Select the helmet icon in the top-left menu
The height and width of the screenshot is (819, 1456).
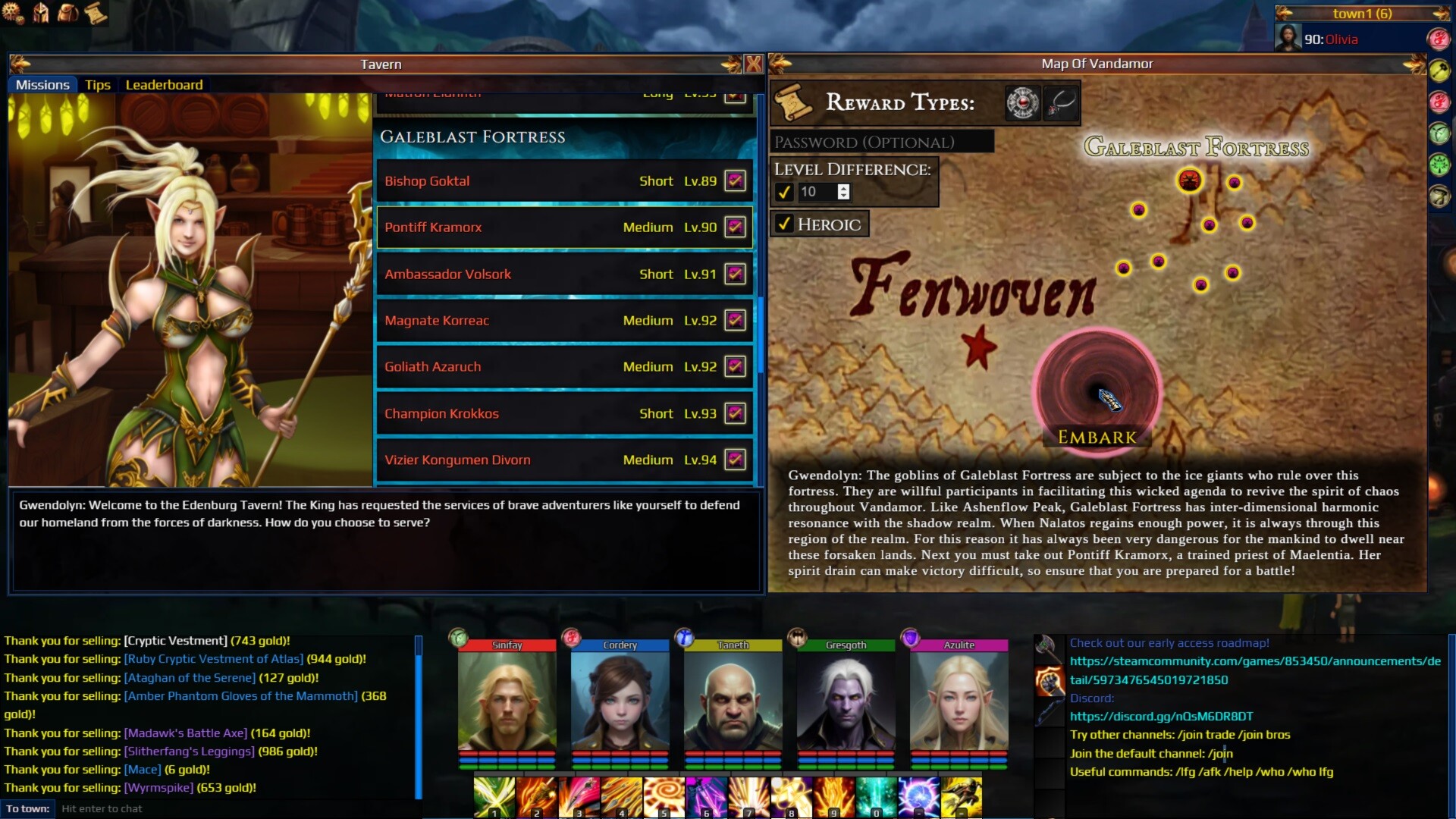point(39,12)
